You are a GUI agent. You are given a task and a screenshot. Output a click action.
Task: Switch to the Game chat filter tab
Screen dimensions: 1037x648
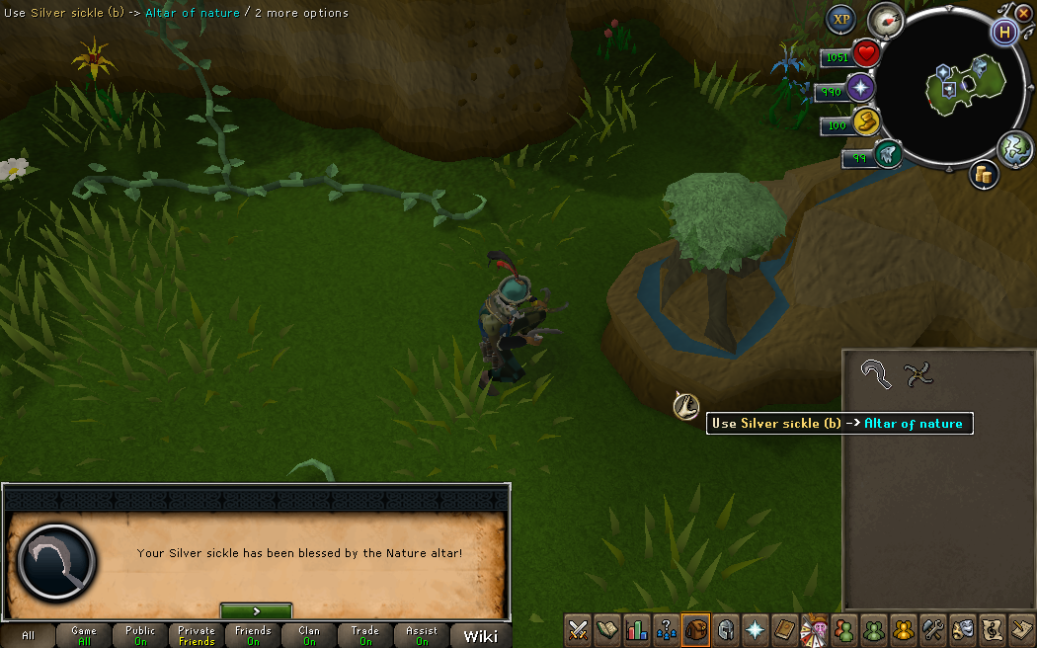pyautogui.click(x=84, y=635)
